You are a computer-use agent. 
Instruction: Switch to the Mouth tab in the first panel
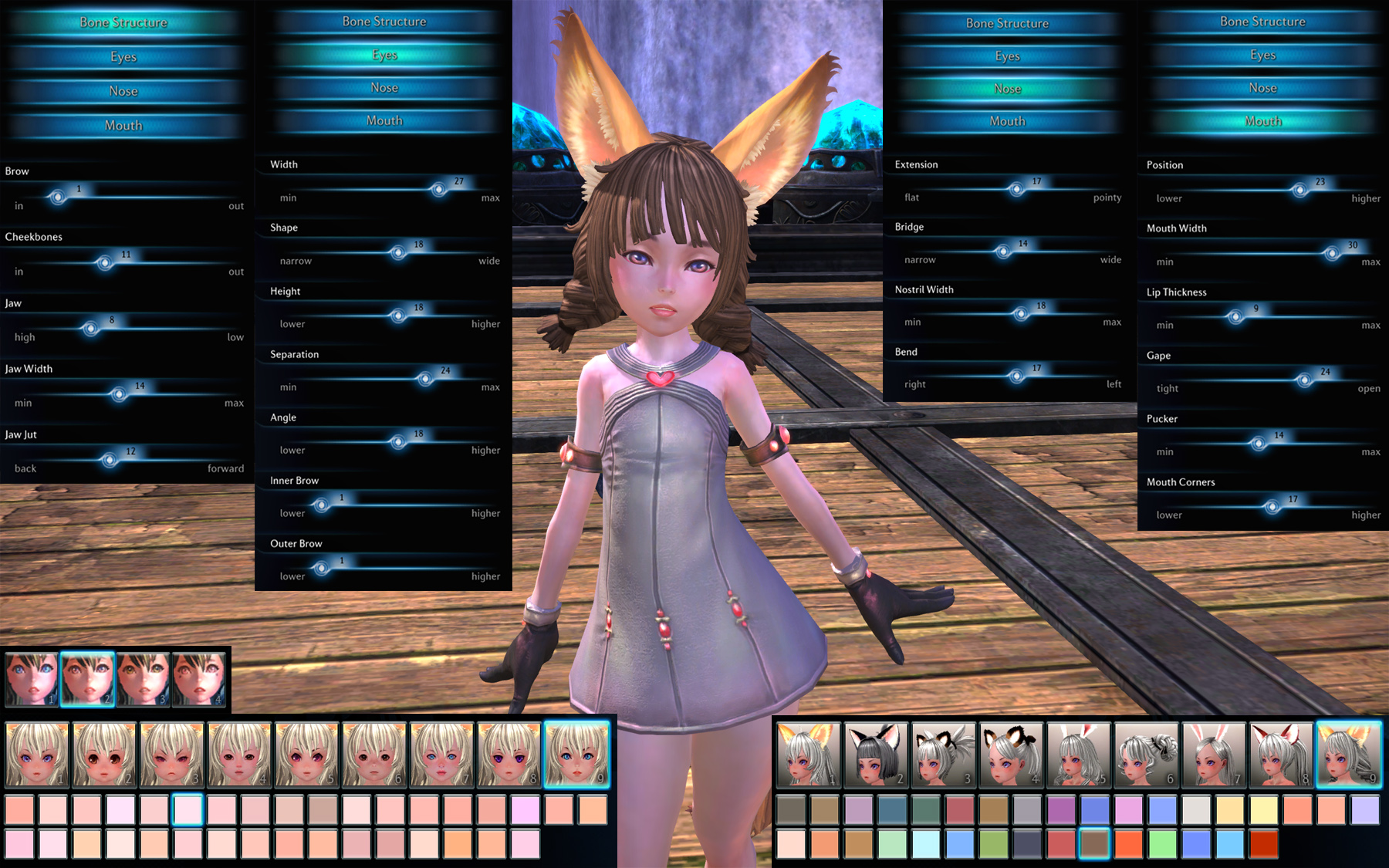[123, 124]
